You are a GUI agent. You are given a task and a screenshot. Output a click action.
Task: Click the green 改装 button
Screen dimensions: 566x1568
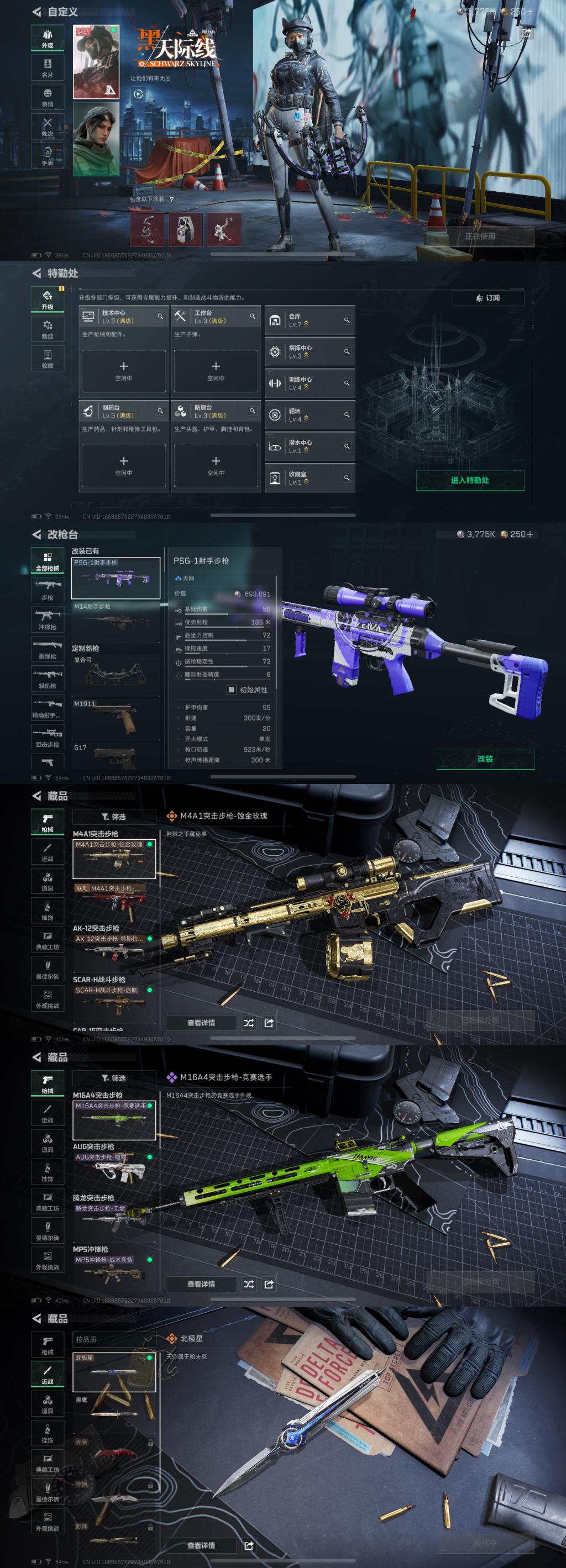(485, 759)
